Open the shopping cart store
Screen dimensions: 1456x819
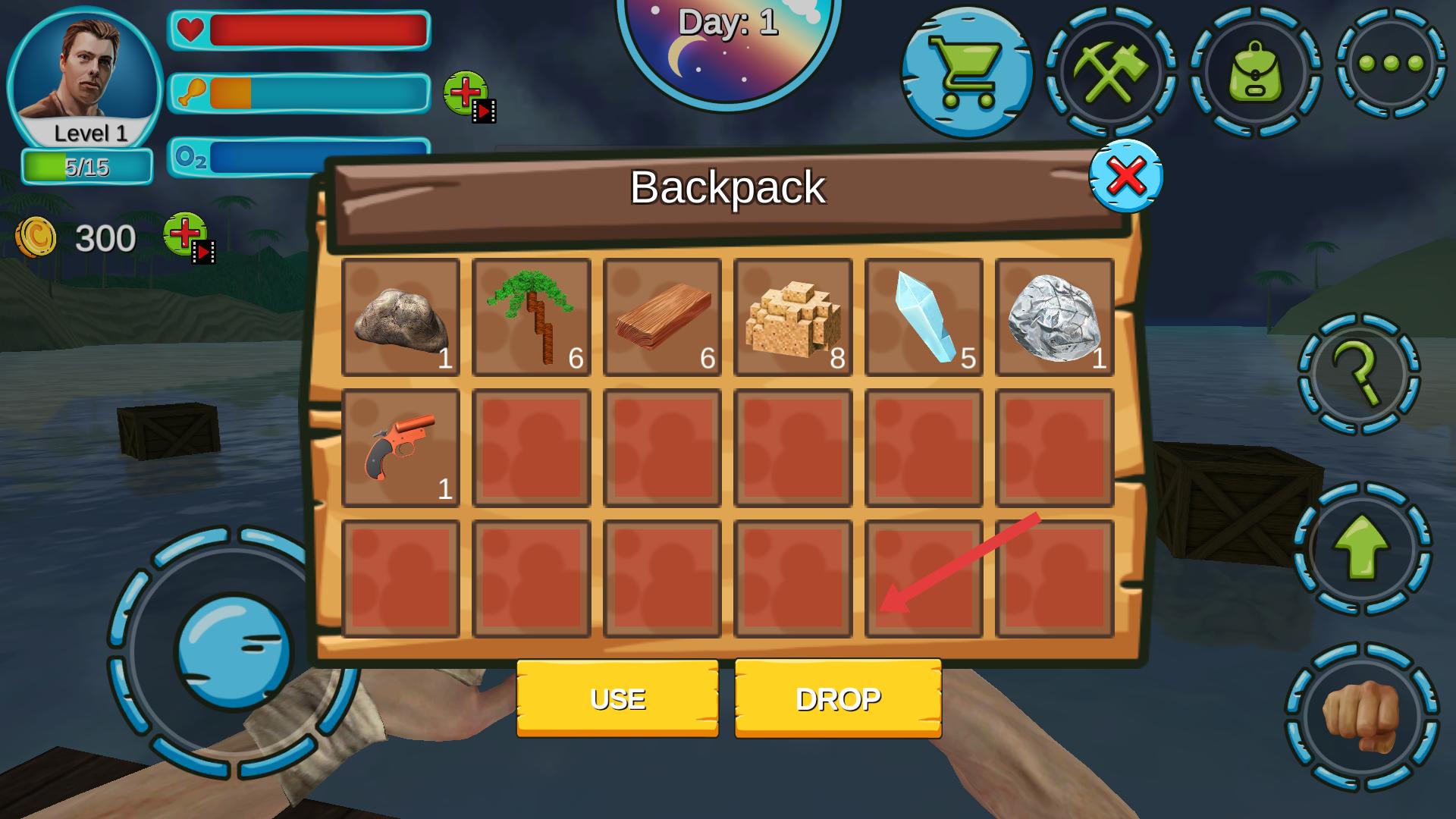967,72
